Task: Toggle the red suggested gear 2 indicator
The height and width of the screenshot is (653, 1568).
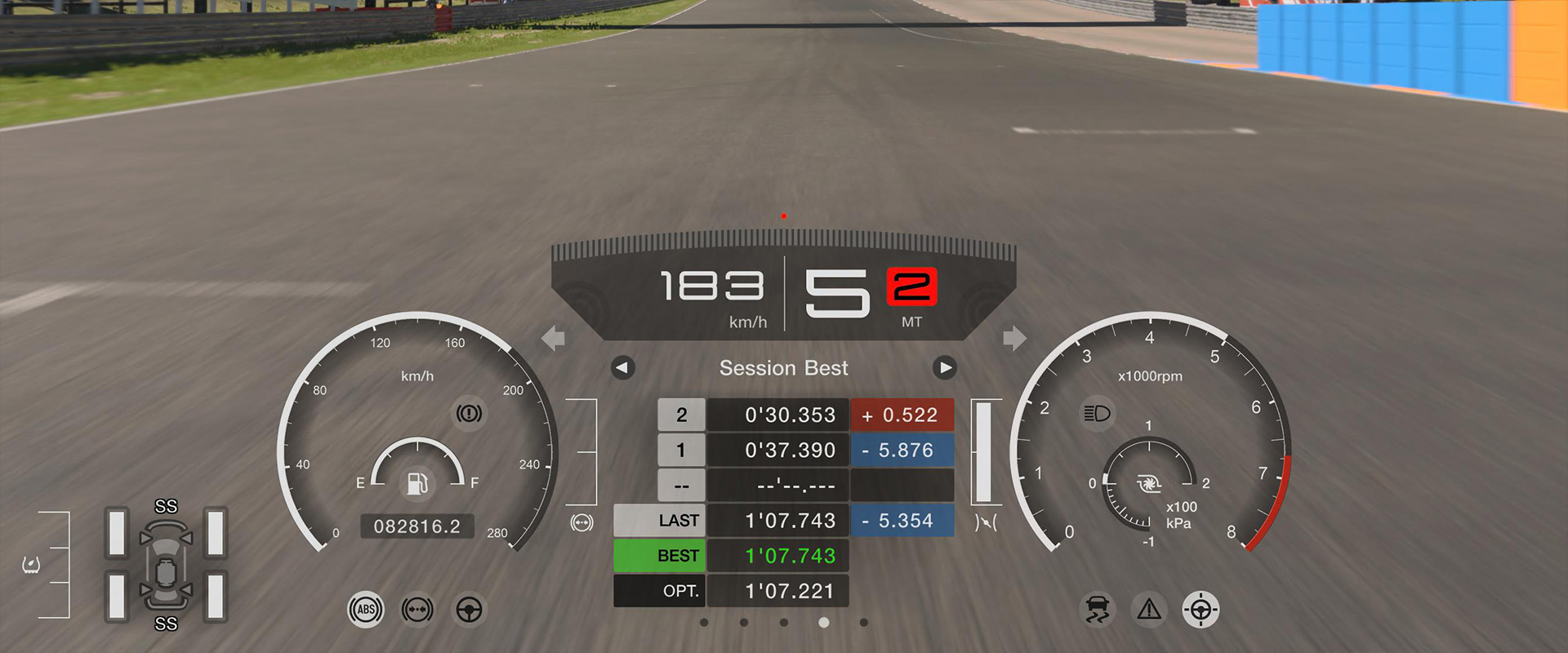Action: (912, 286)
